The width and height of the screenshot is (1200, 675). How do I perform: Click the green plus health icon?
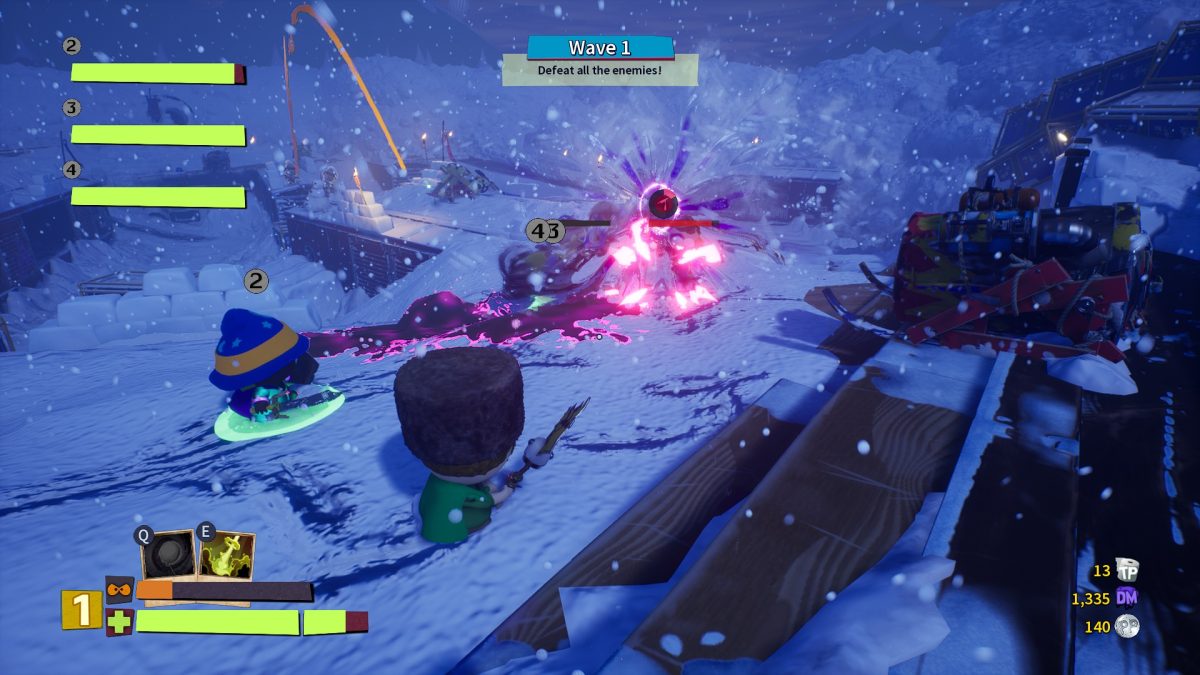[x=119, y=622]
